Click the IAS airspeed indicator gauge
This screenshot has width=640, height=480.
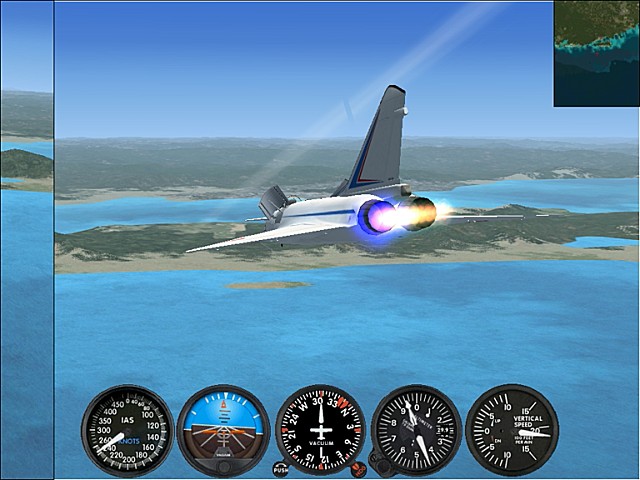pos(127,430)
